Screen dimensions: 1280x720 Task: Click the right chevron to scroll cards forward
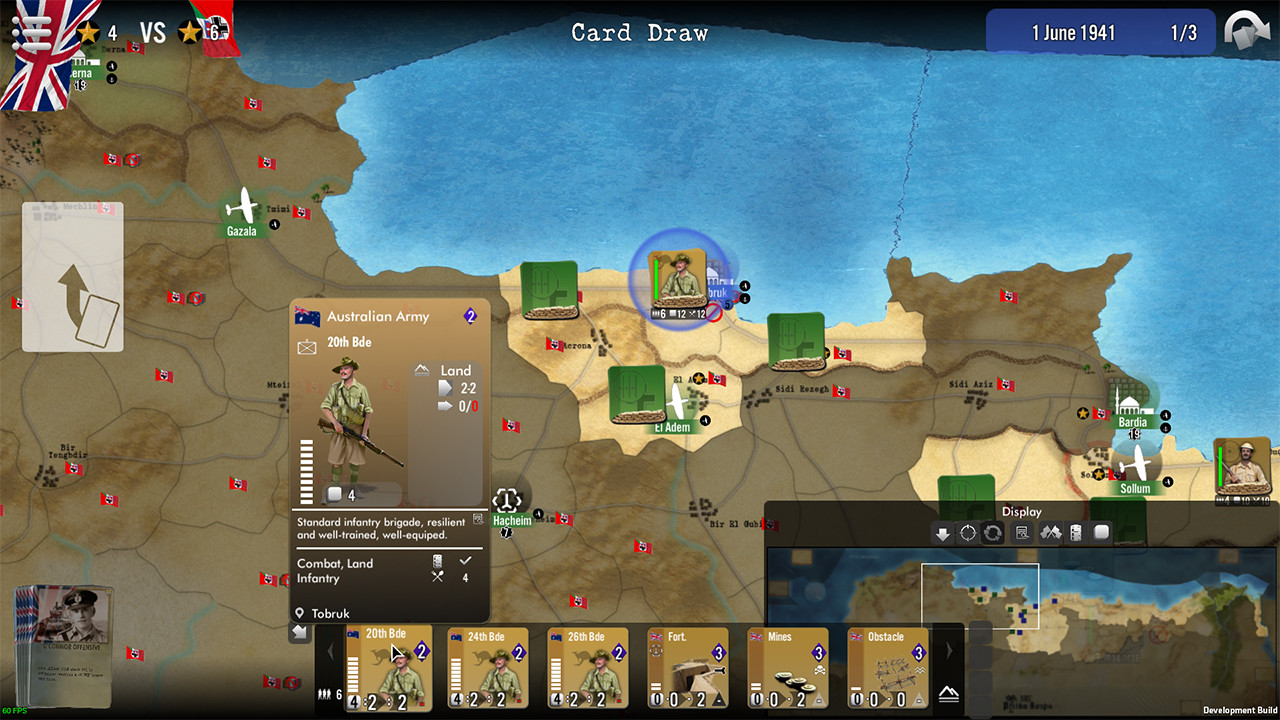pos(948,651)
